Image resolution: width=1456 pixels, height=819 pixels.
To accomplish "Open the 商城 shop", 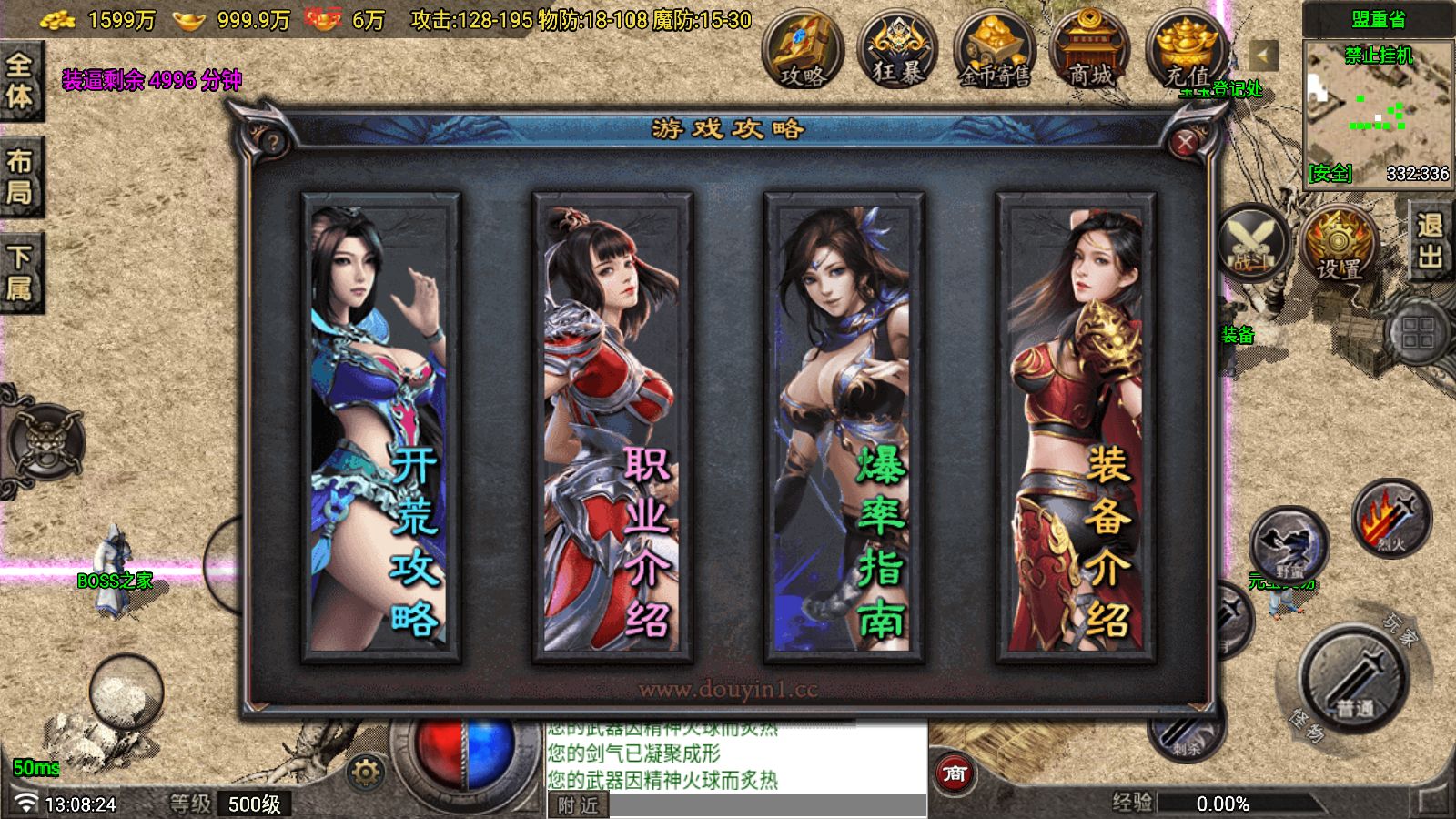I will tap(1089, 52).
